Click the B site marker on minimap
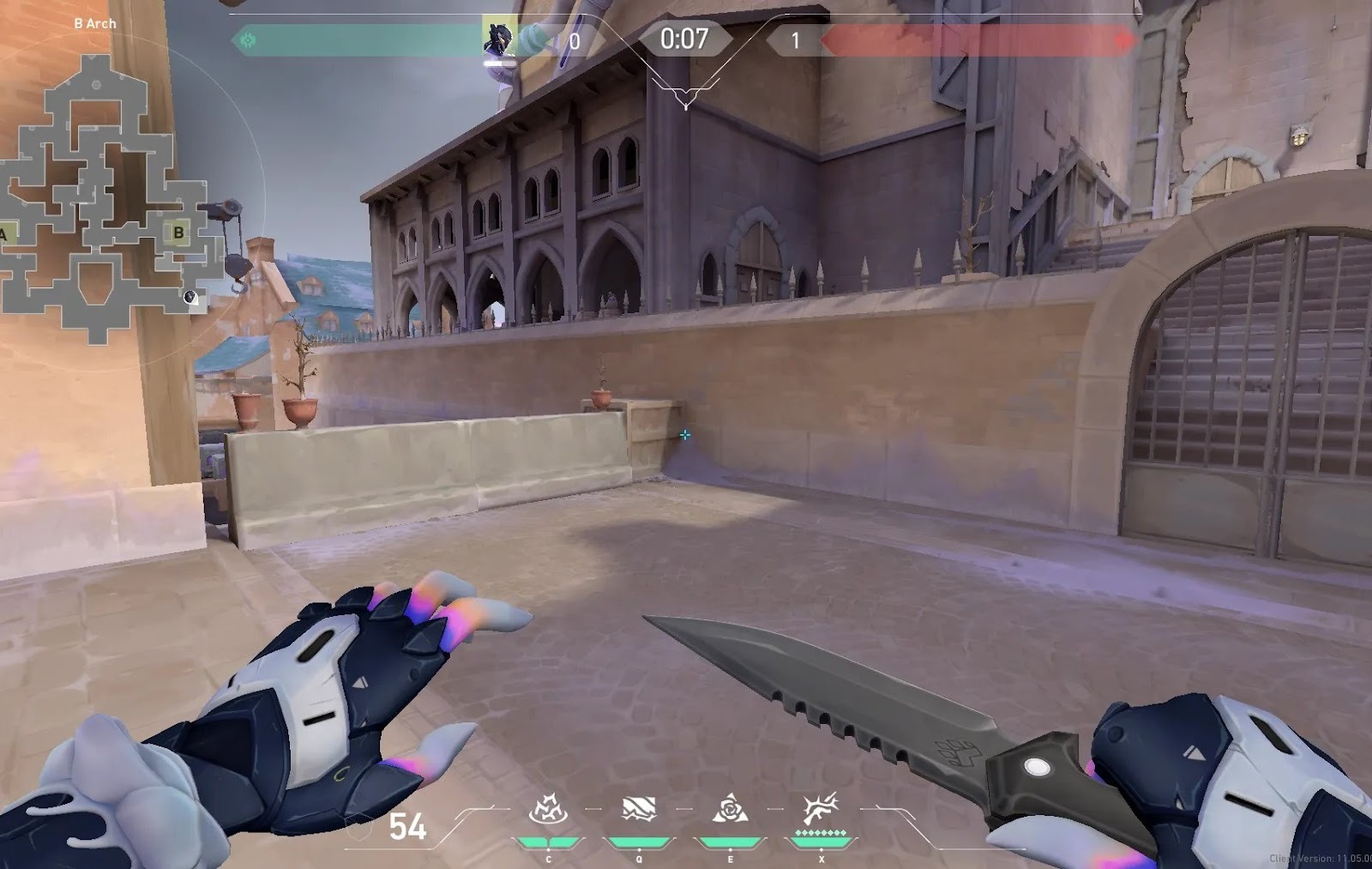Screen dimensions: 1372x869 (x=179, y=232)
